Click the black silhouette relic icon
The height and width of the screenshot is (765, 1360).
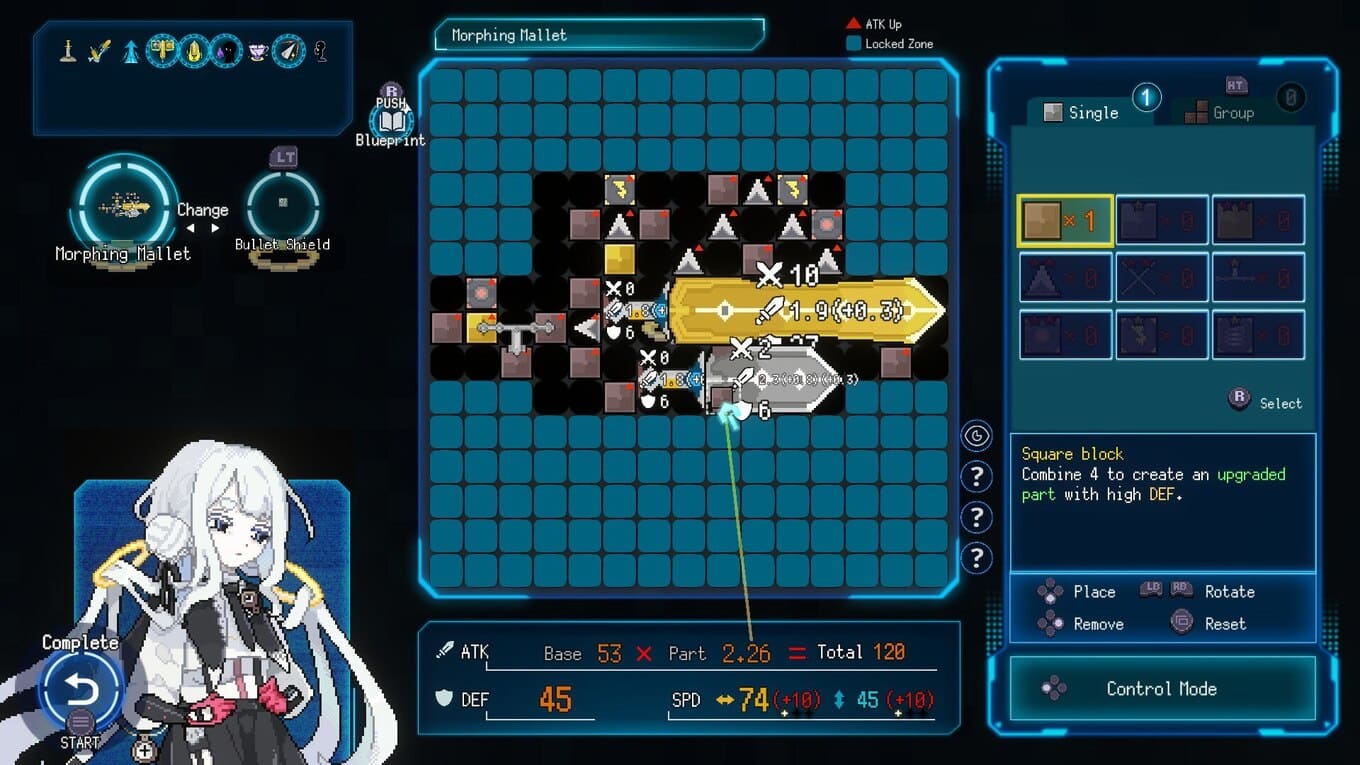pyautogui.click(x=226, y=50)
